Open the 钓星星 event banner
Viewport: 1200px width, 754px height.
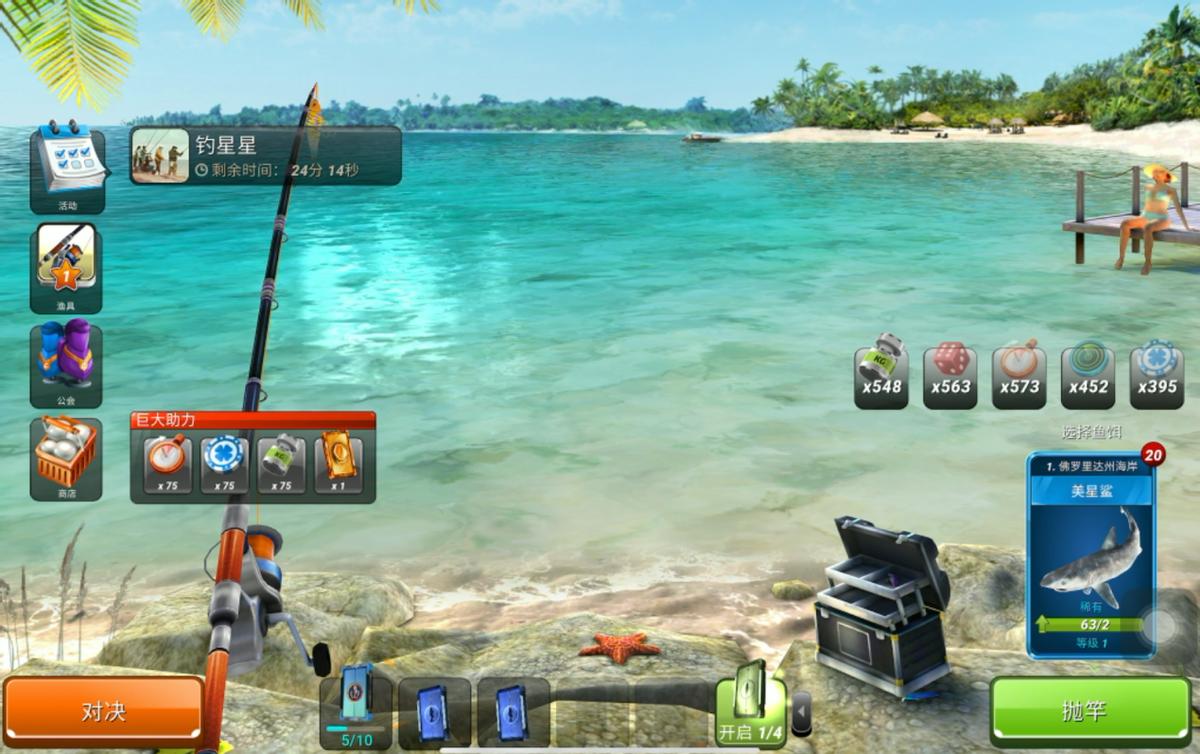[x=266, y=156]
